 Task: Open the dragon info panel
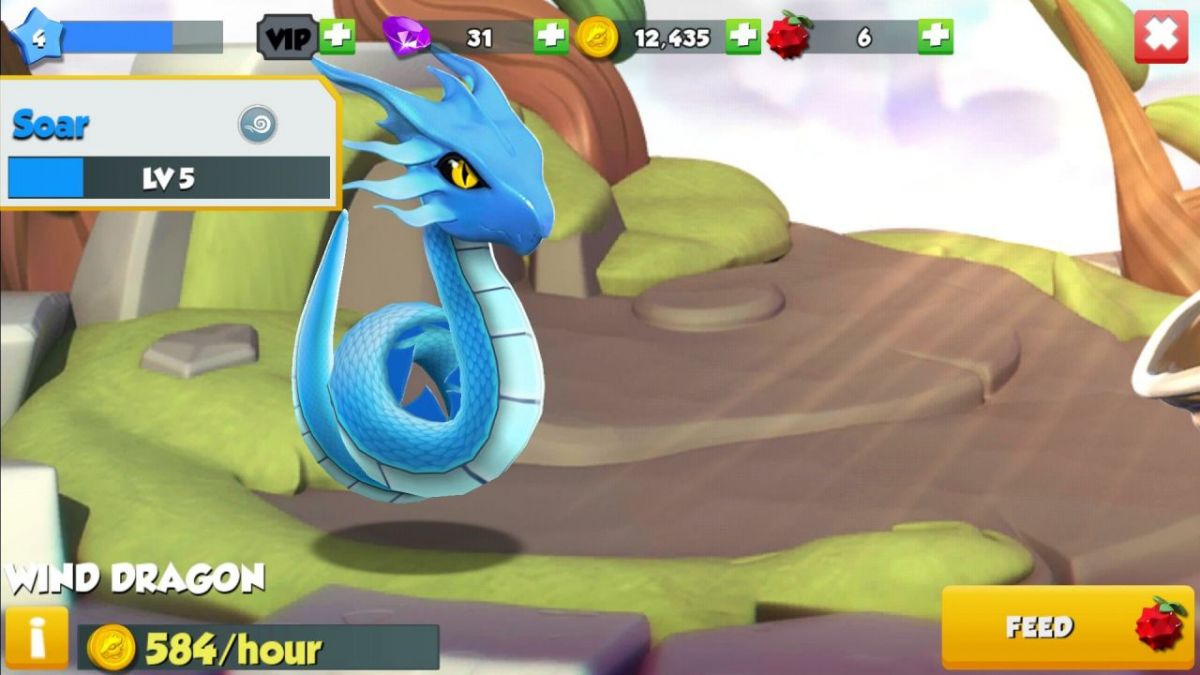(37, 637)
